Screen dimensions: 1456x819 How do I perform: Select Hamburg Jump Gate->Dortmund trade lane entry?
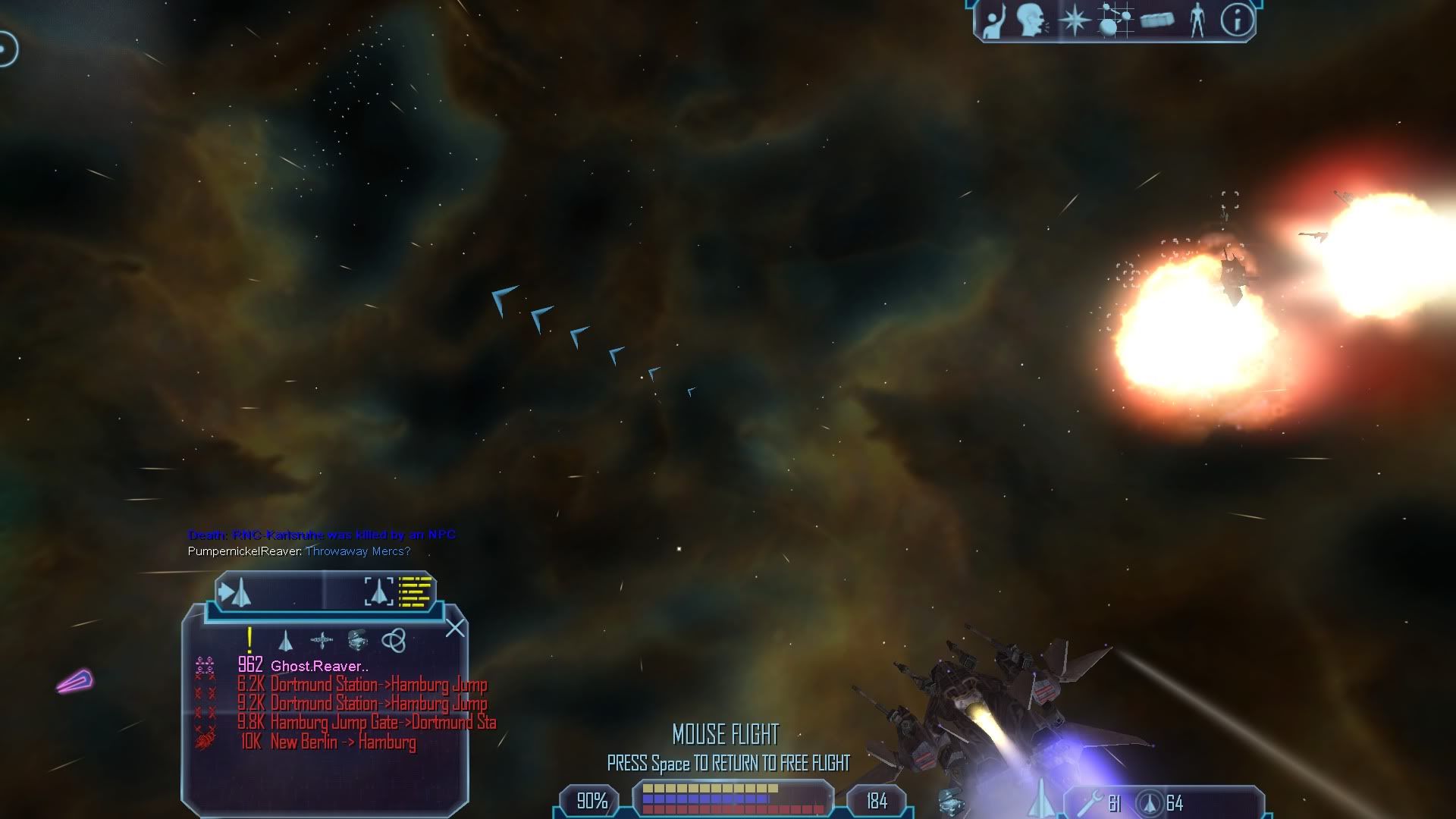[383, 723]
